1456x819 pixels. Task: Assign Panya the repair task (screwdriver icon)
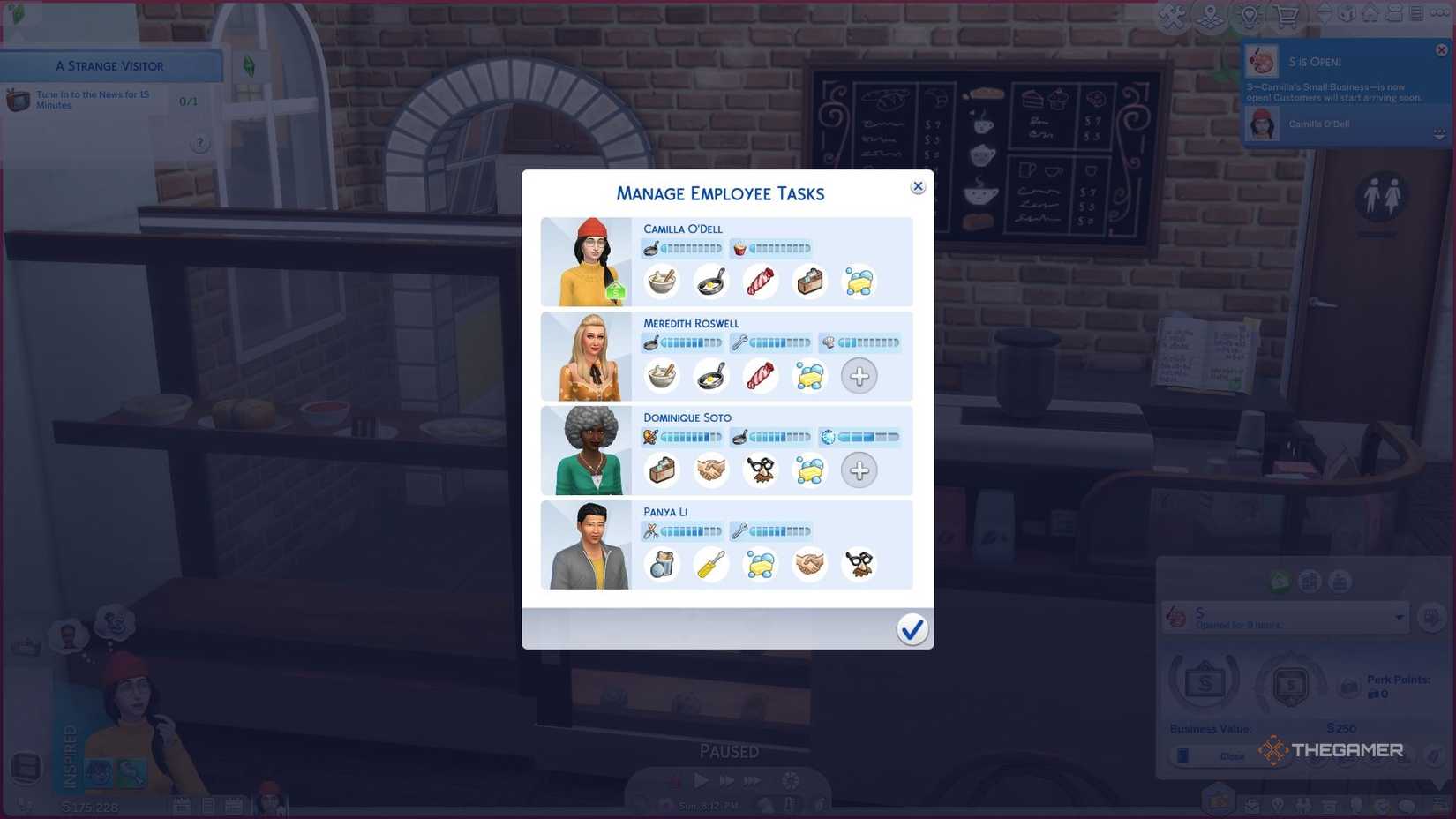point(711,564)
